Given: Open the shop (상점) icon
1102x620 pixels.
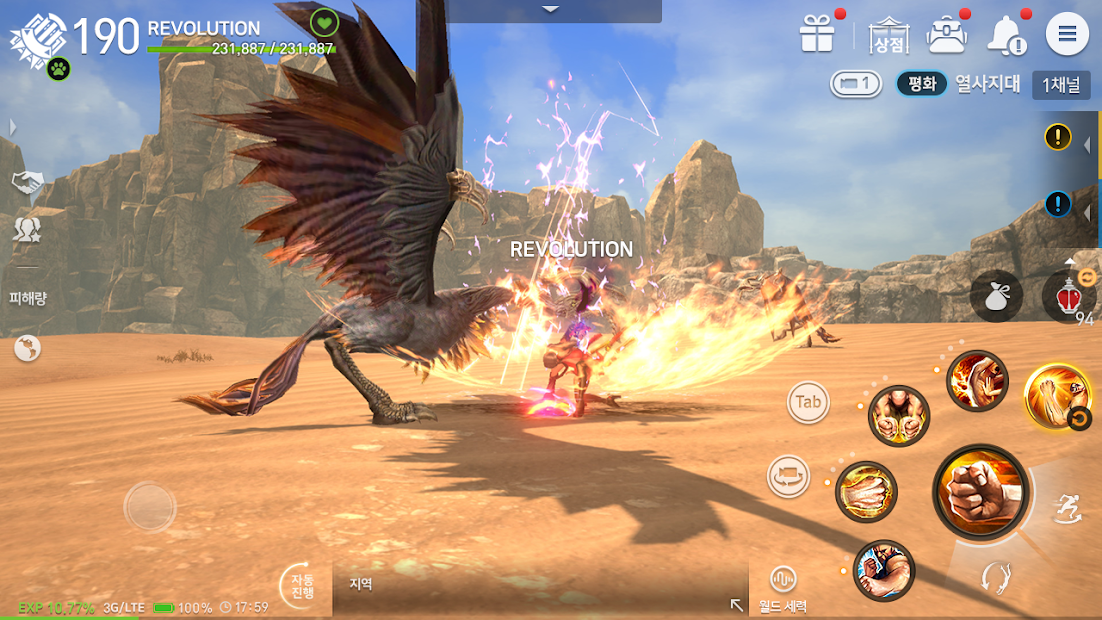Looking at the screenshot, I should coord(887,35).
